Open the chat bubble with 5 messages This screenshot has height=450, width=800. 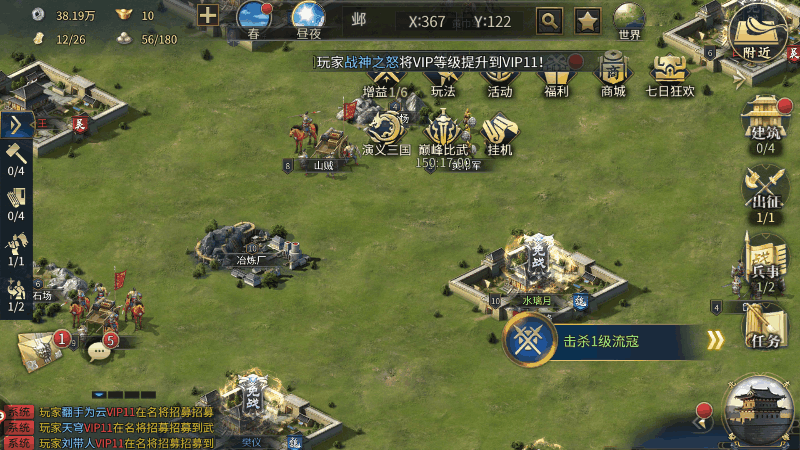coord(99,350)
